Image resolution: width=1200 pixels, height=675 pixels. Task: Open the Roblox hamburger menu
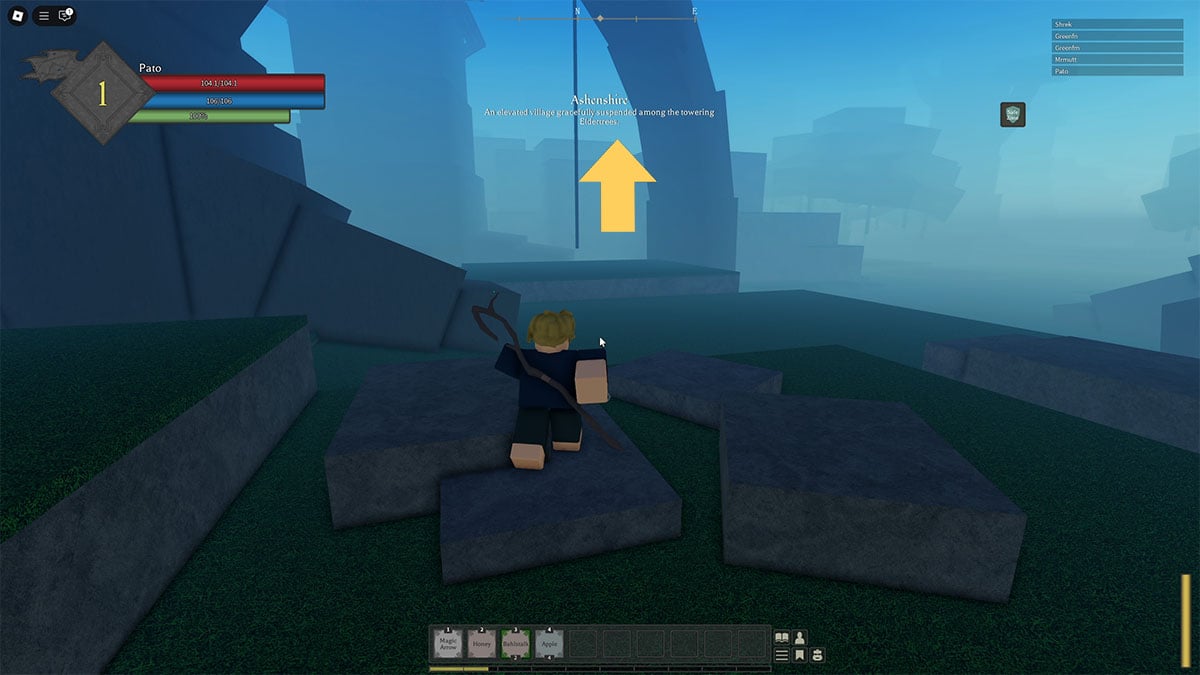43,16
